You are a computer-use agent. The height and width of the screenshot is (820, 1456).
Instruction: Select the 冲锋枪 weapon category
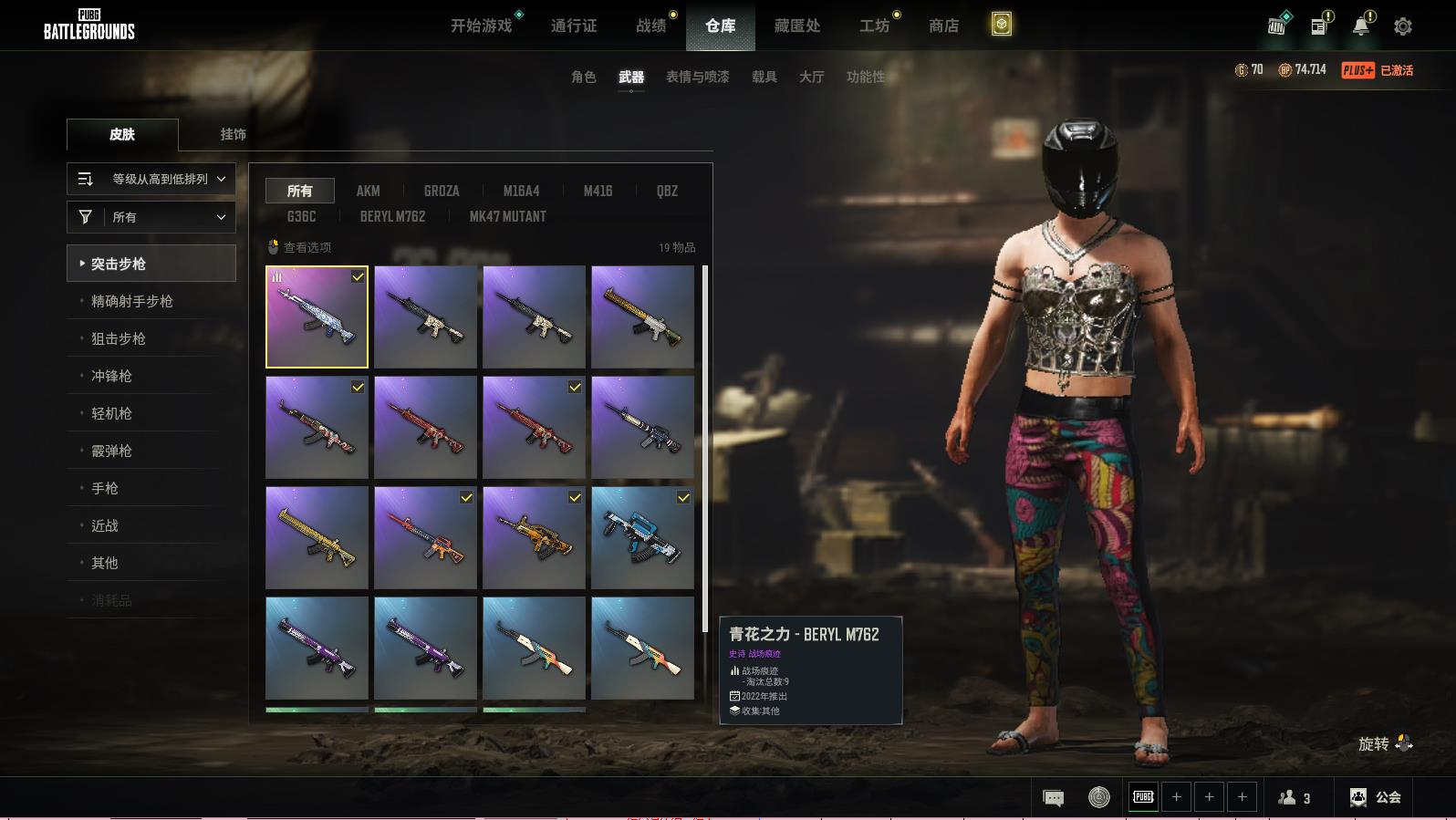[x=111, y=376]
